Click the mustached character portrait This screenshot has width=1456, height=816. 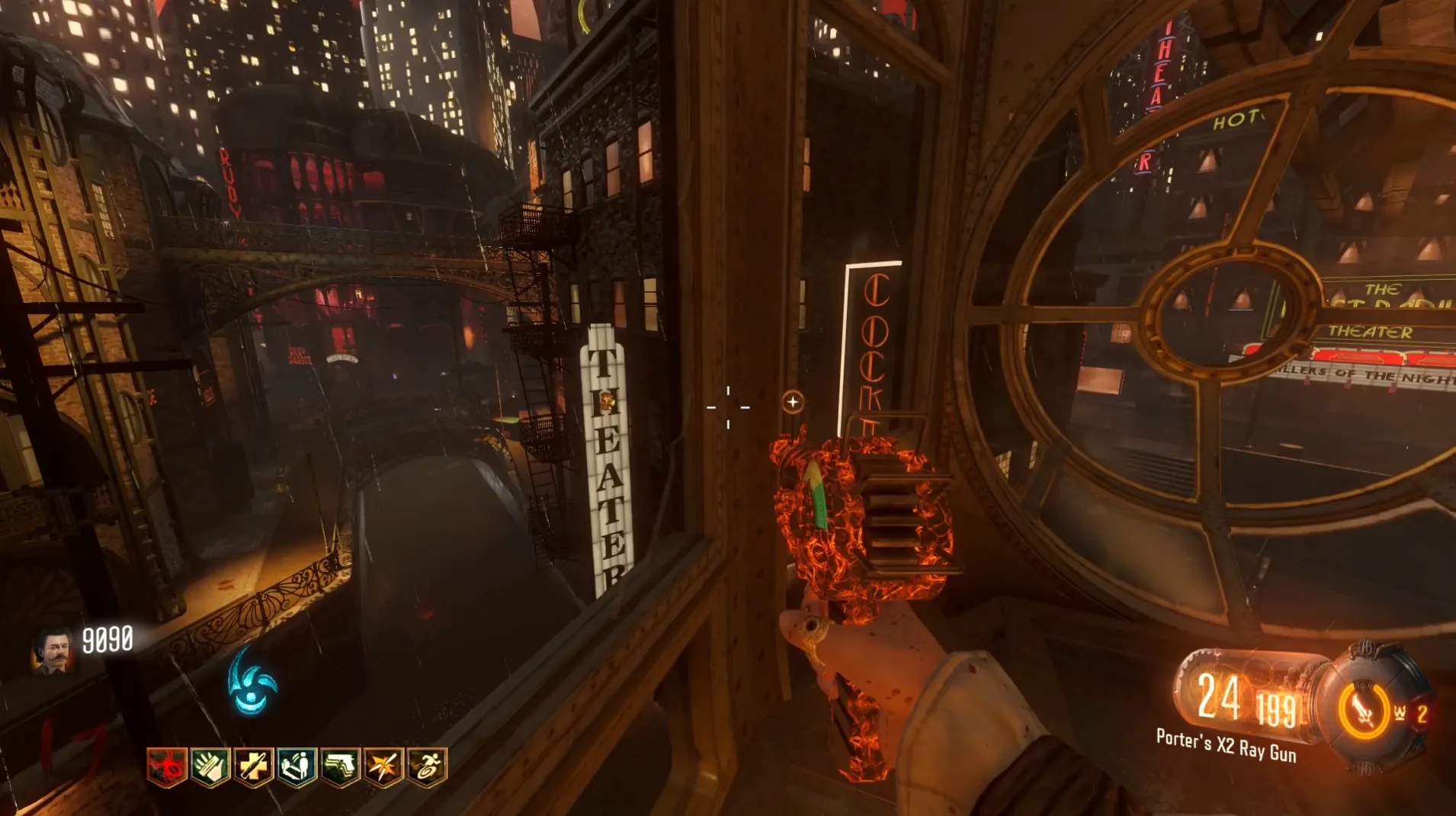click(53, 652)
